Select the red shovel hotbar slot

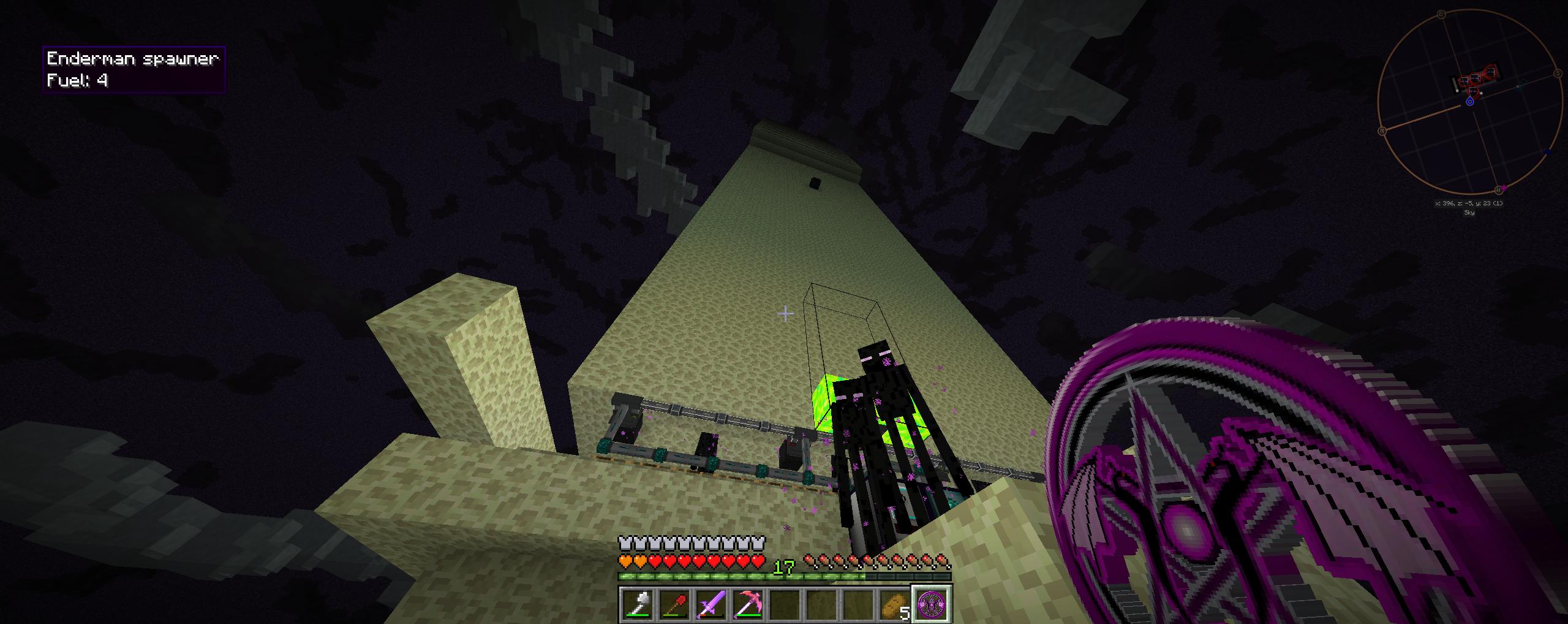click(x=675, y=604)
